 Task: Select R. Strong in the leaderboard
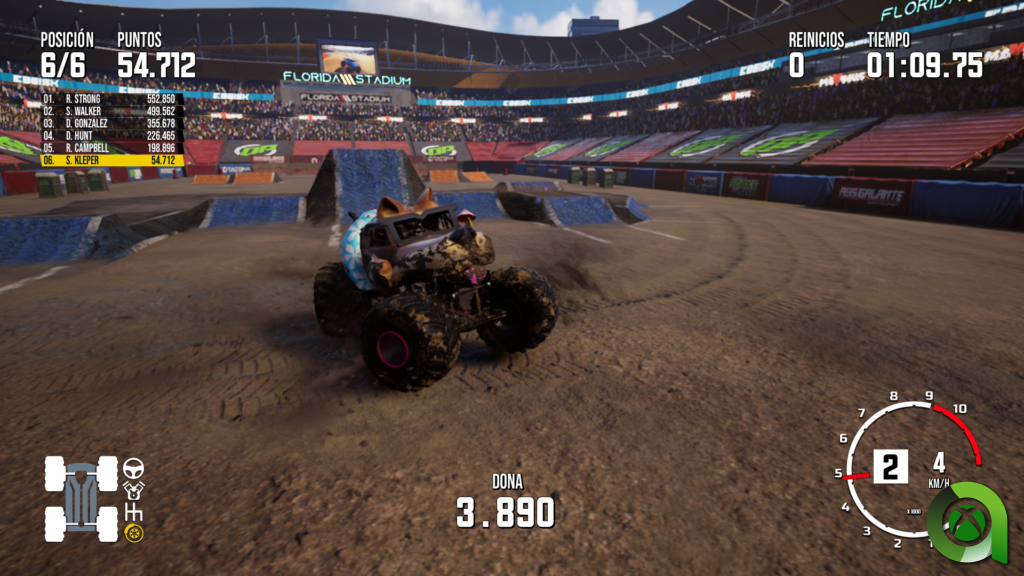[109, 99]
